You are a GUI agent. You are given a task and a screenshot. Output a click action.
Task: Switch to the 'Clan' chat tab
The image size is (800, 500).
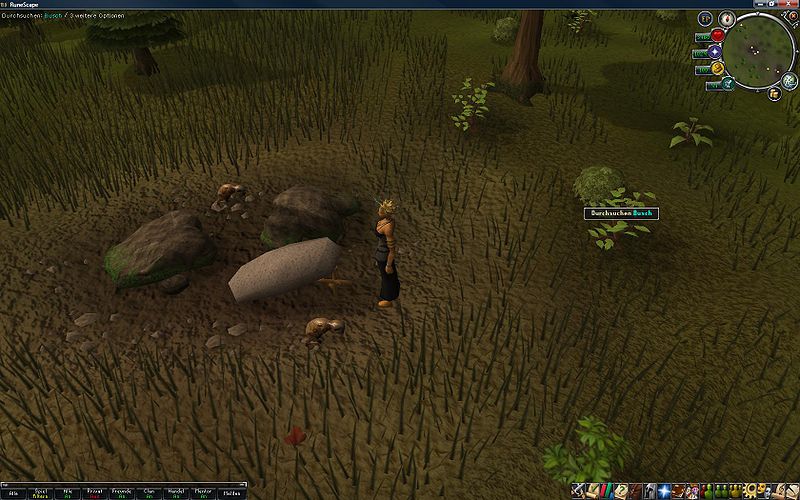point(149,492)
